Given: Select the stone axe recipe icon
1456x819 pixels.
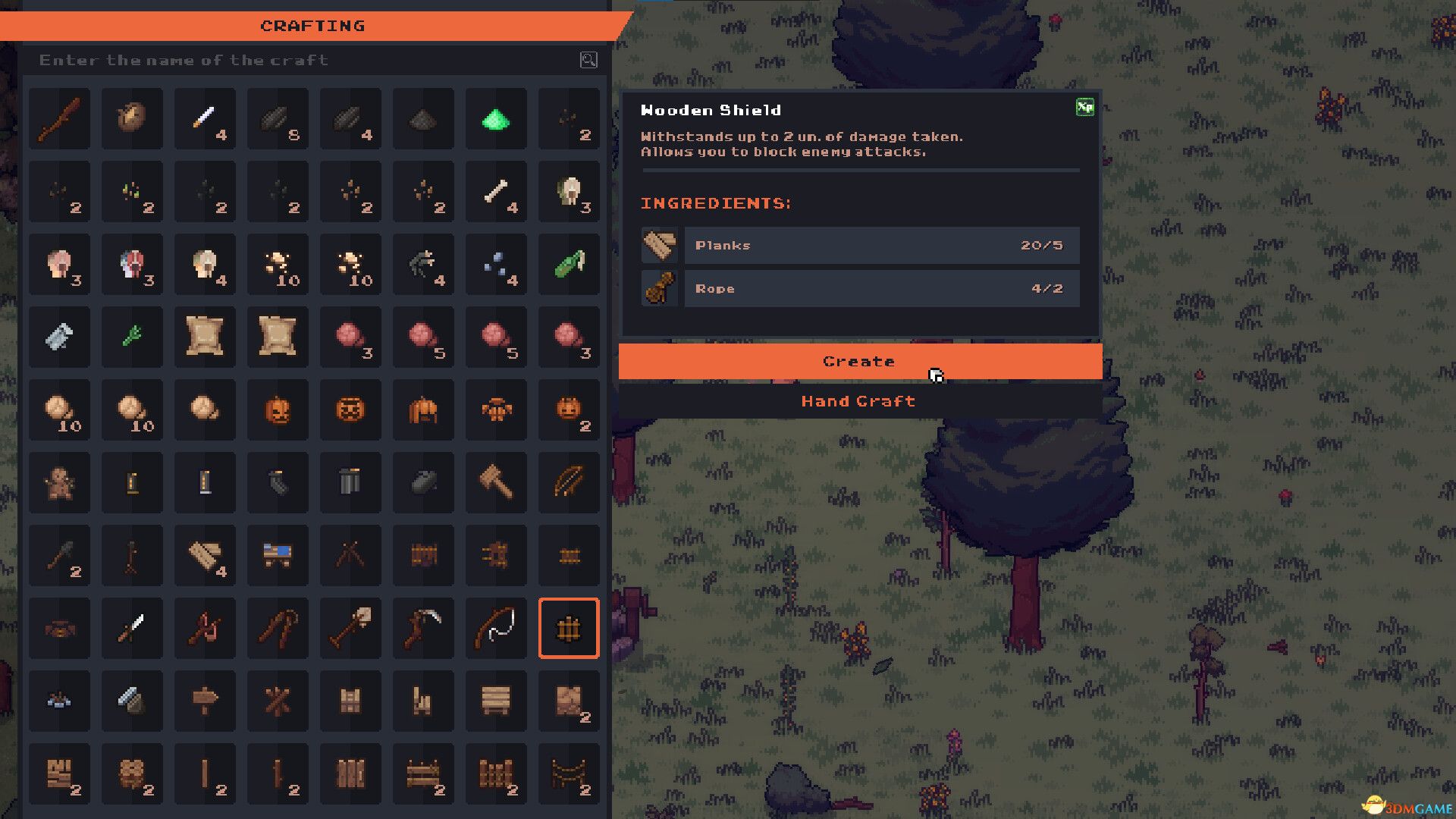Looking at the screenshot, I should pos(59,556).
